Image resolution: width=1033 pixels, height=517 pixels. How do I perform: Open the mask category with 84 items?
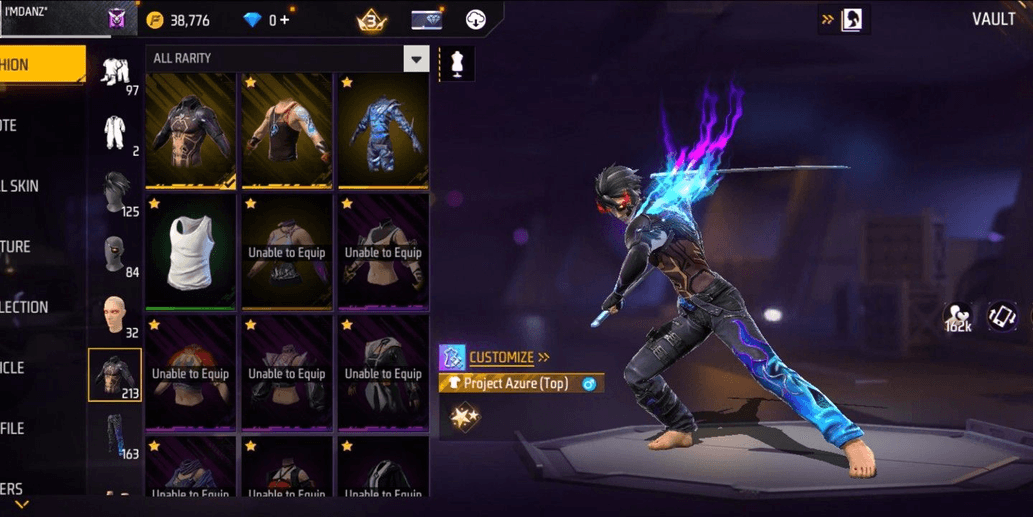[115, 254]
